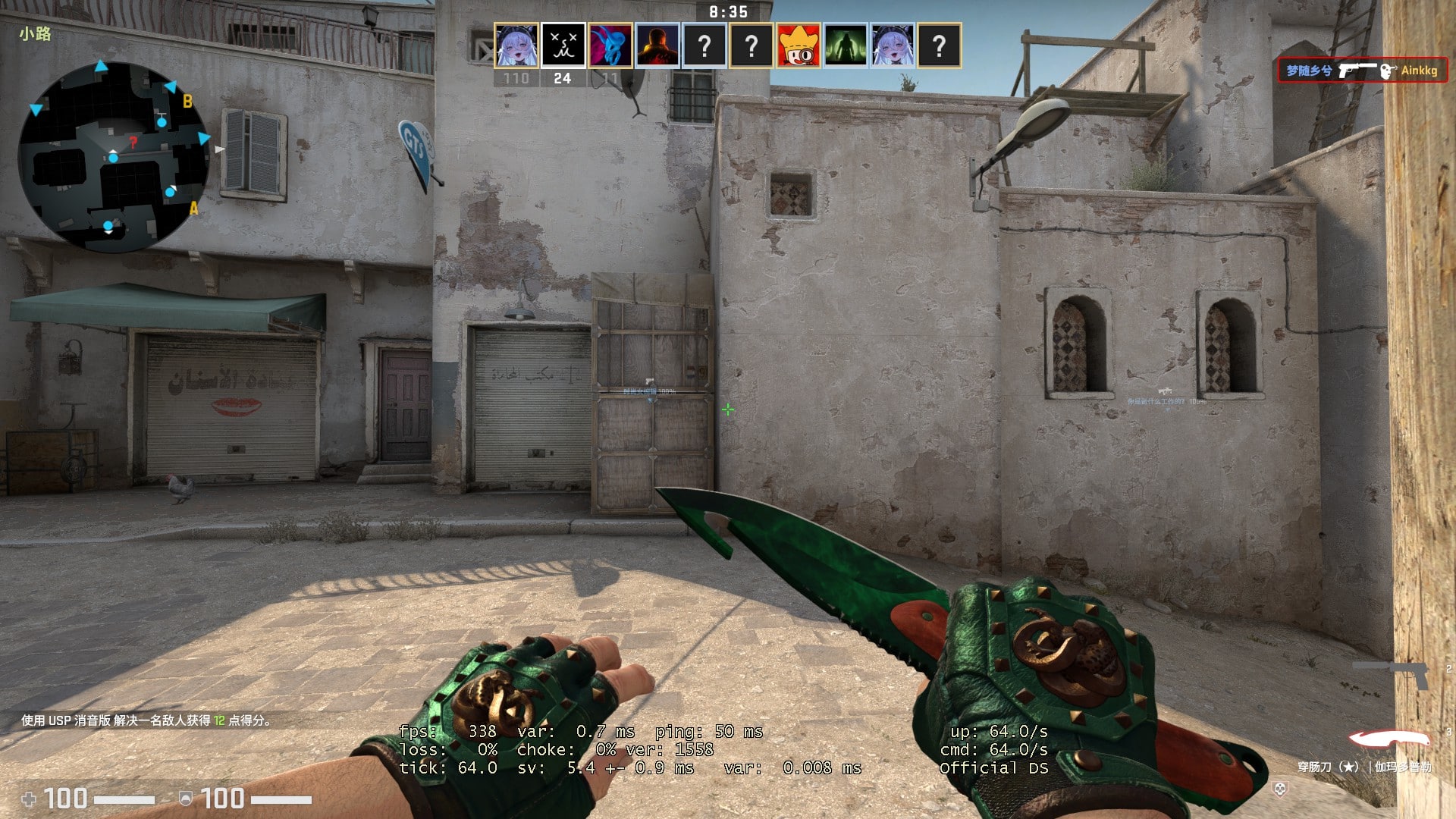Click the kill feed entry for Ainkkg
Screen dimensions: 1456x819
tap(1362, 71)
